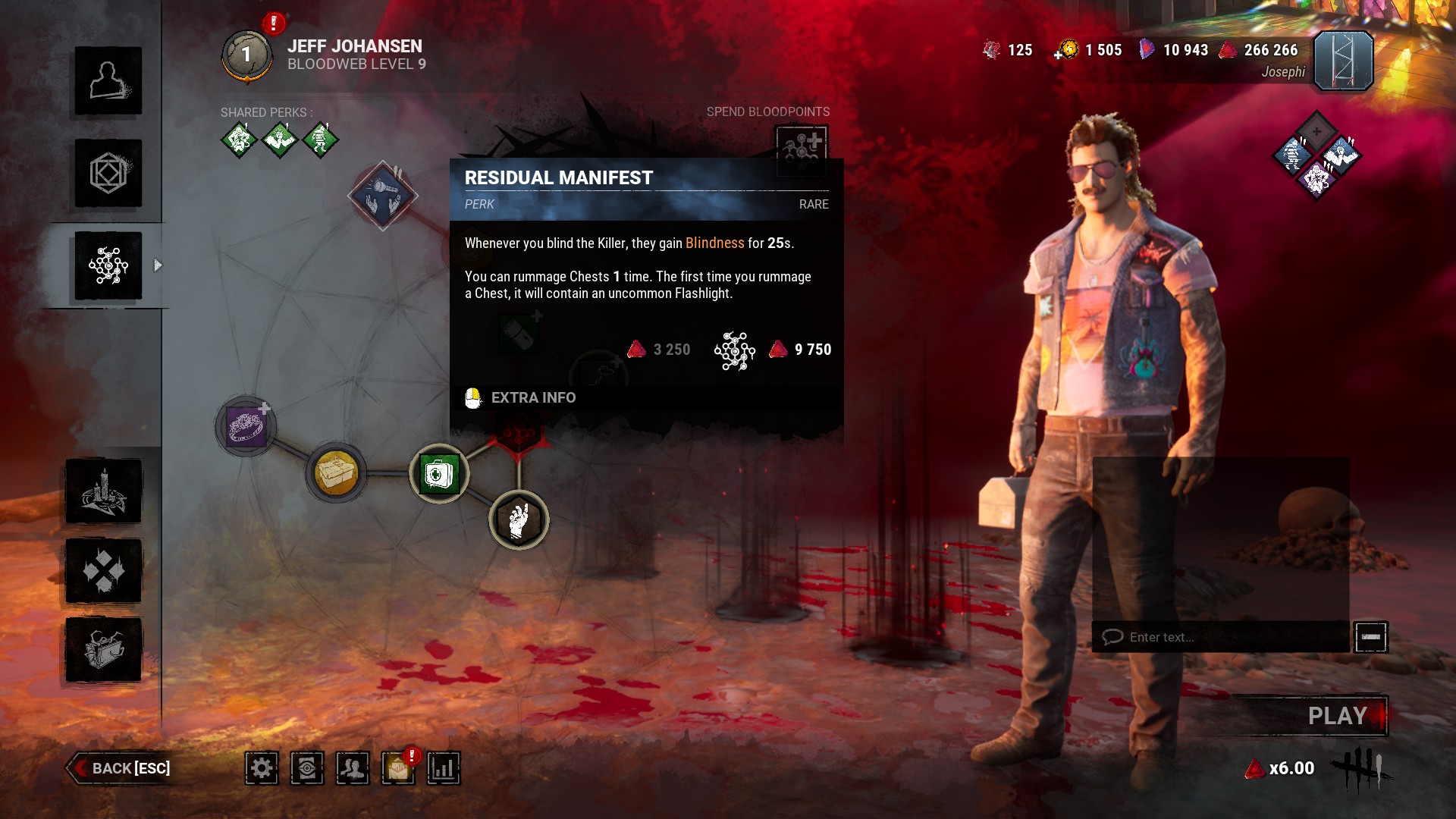Buy the yellow chest offering node
The width and height of the screenshot is (1456, 819).
coord(336,474)
